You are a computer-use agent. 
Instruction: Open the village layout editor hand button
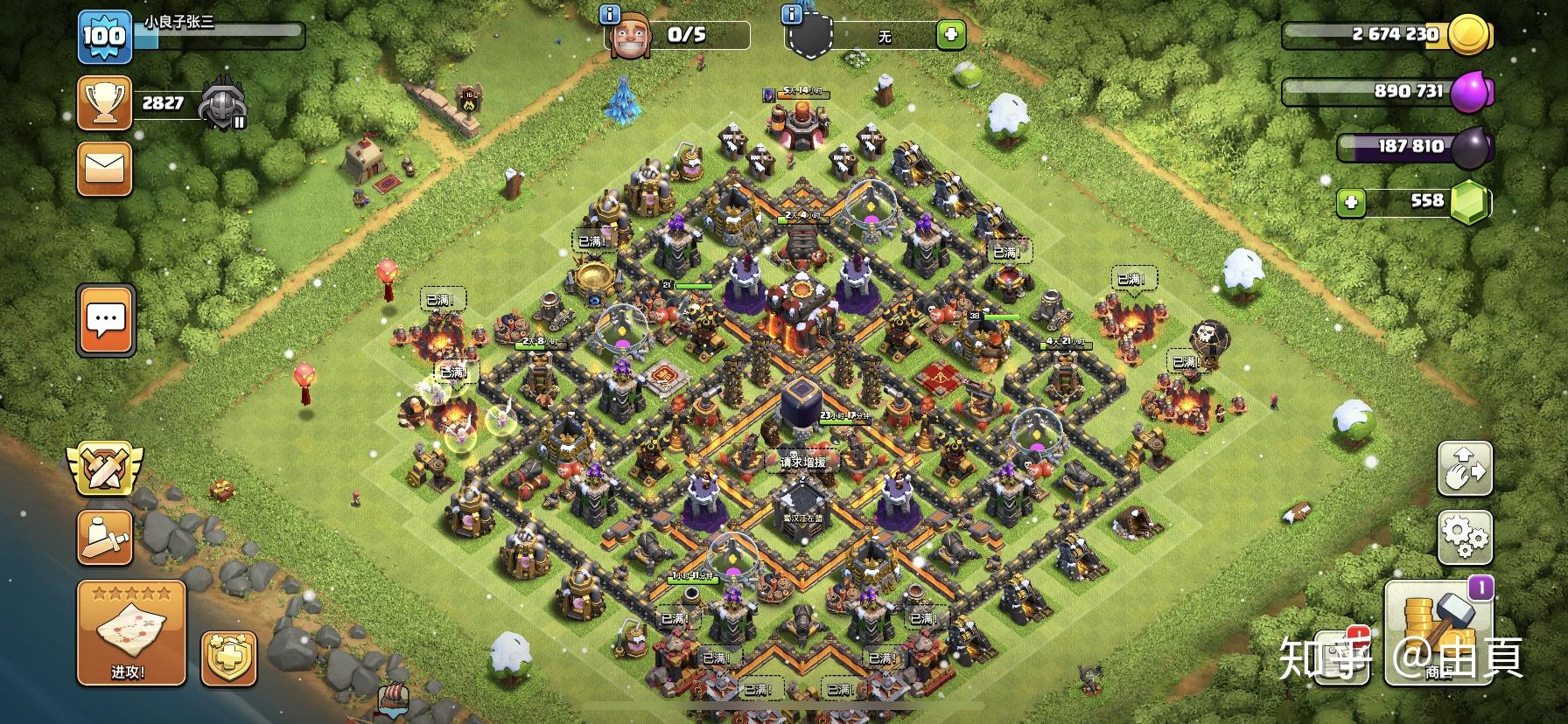point(1465,470)
